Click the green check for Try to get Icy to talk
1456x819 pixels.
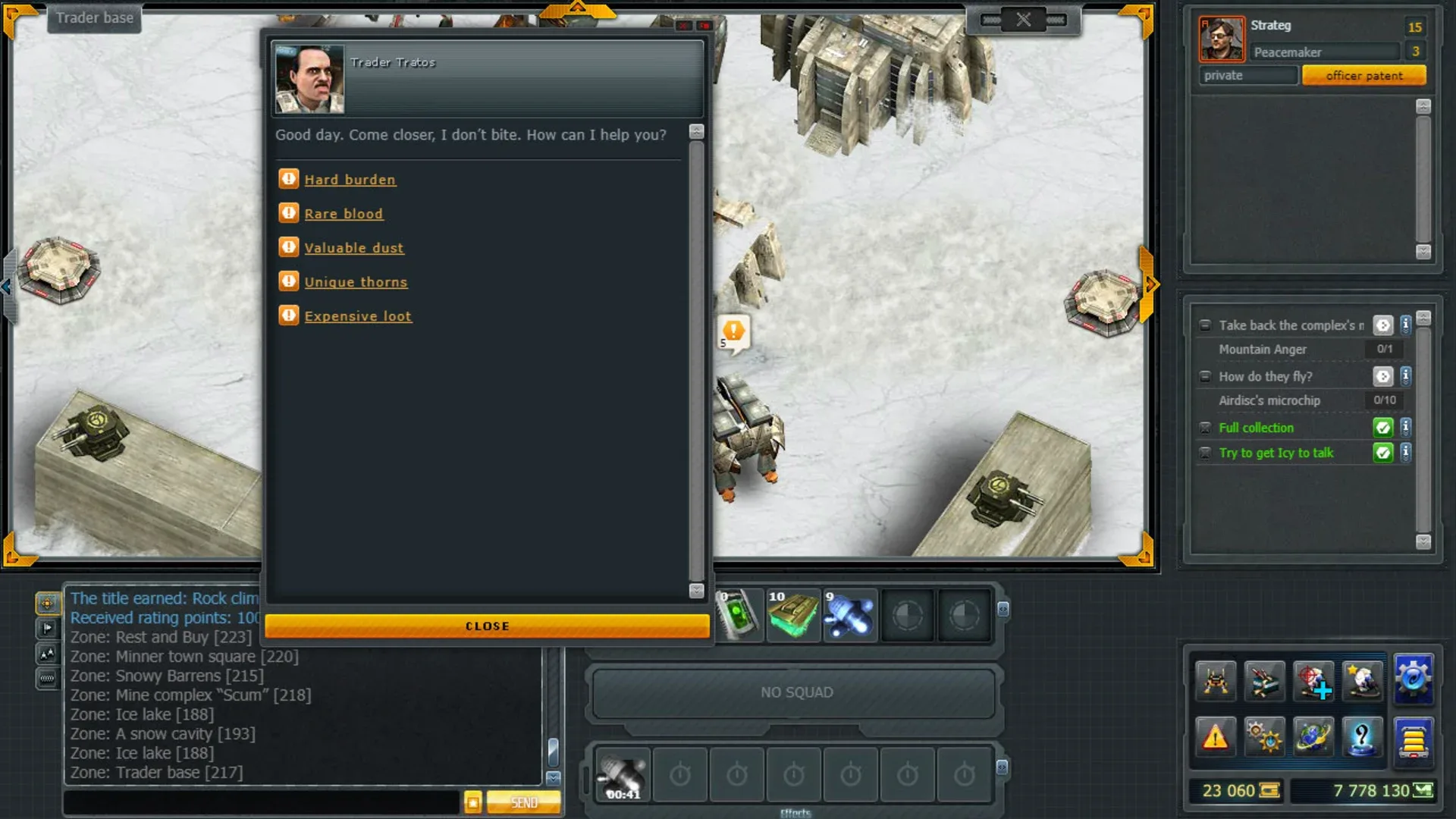[x=1382, y=453]
